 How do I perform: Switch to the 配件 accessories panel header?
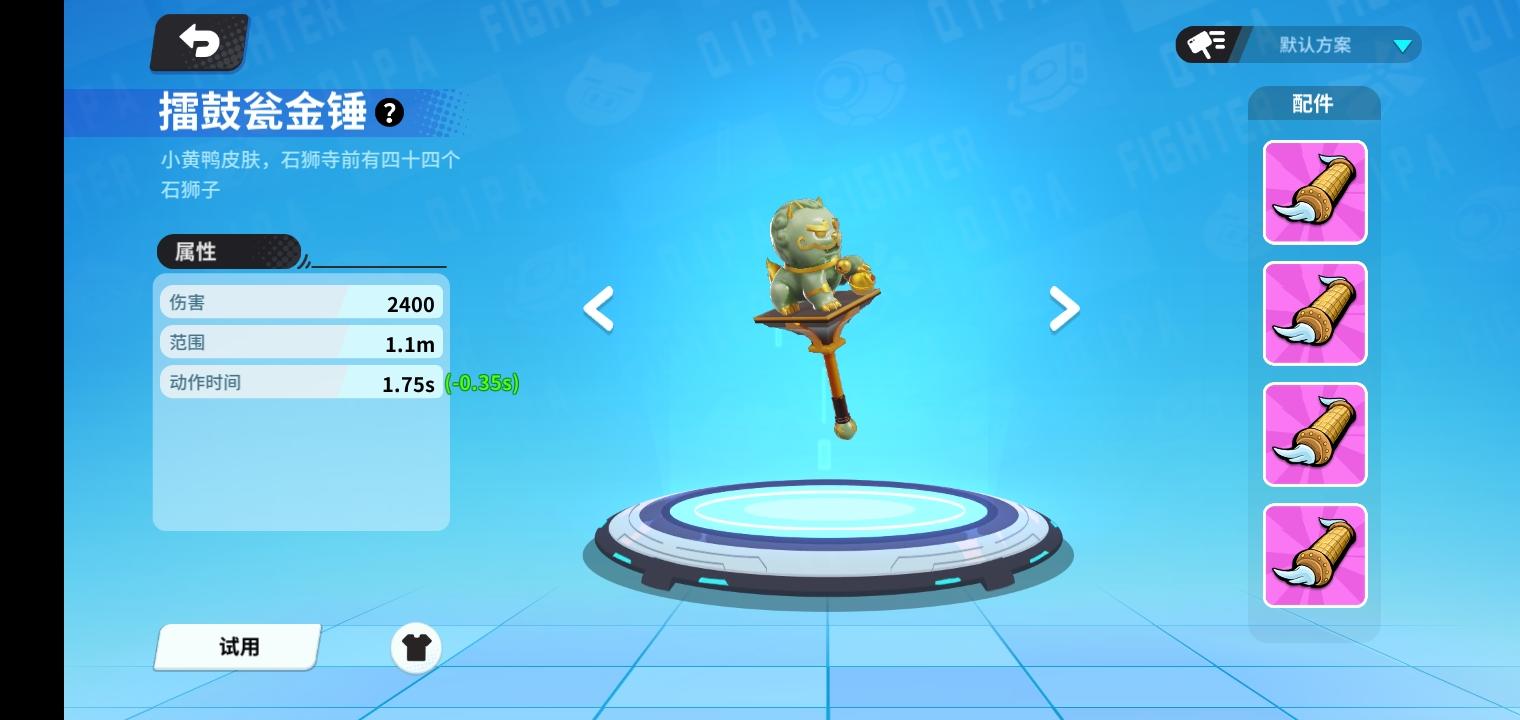[x=1313, y=103]
